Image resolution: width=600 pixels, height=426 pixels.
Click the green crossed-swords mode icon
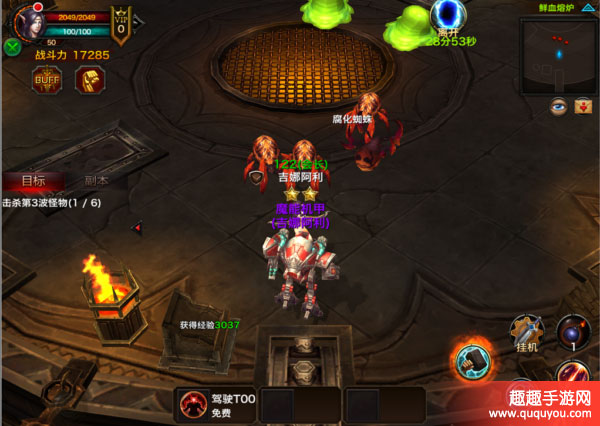[x=12, y=47]
